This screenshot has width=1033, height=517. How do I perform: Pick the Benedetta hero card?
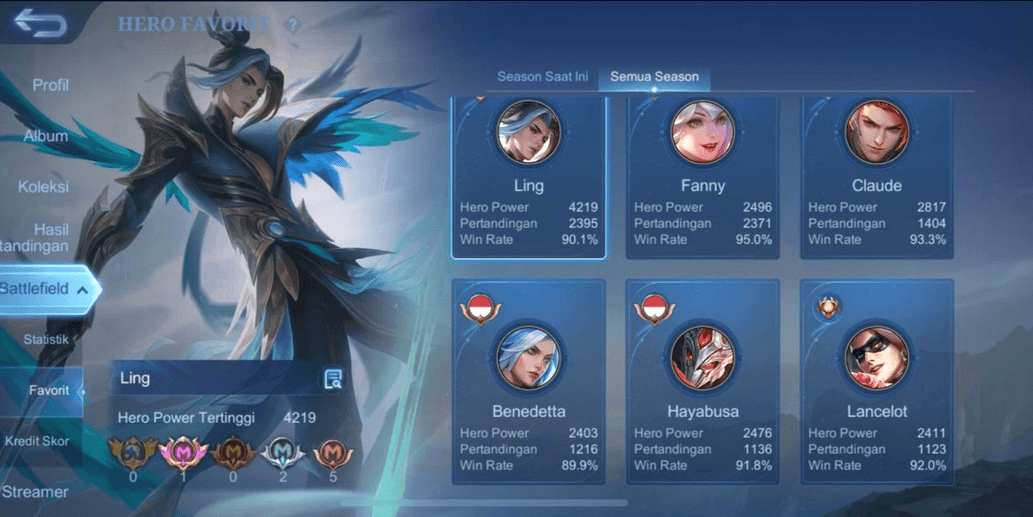529,383
